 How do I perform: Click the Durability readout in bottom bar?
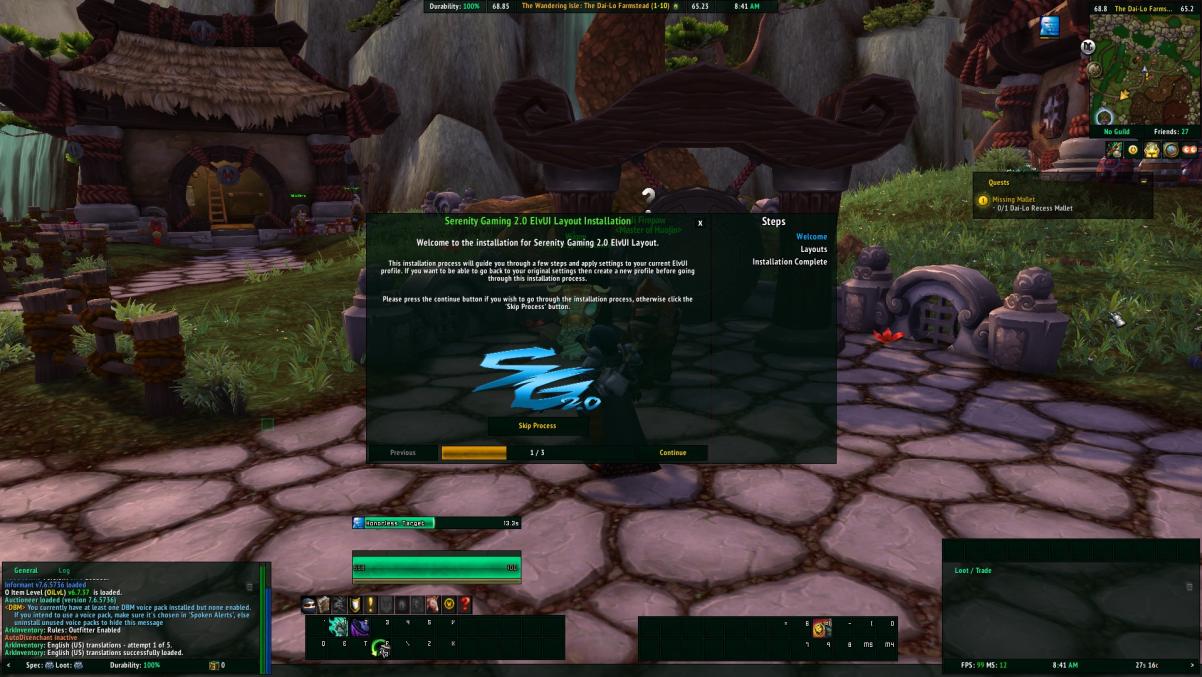[x=134, y=665]
